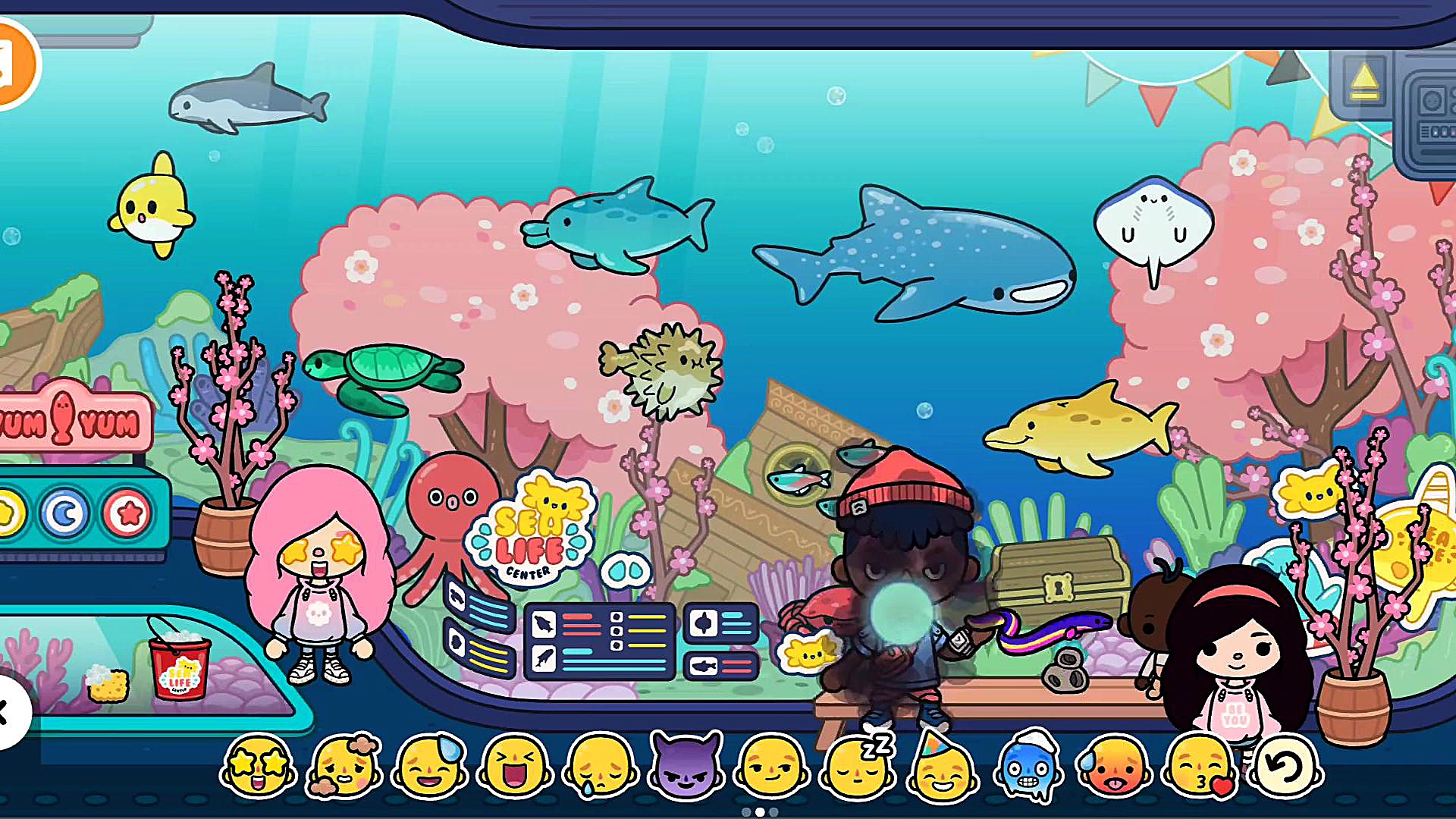Pick the sweat-drop laughing emoji
This screenshot has height=819, width=1456.
pyautogui.click(x=429, y=766)
